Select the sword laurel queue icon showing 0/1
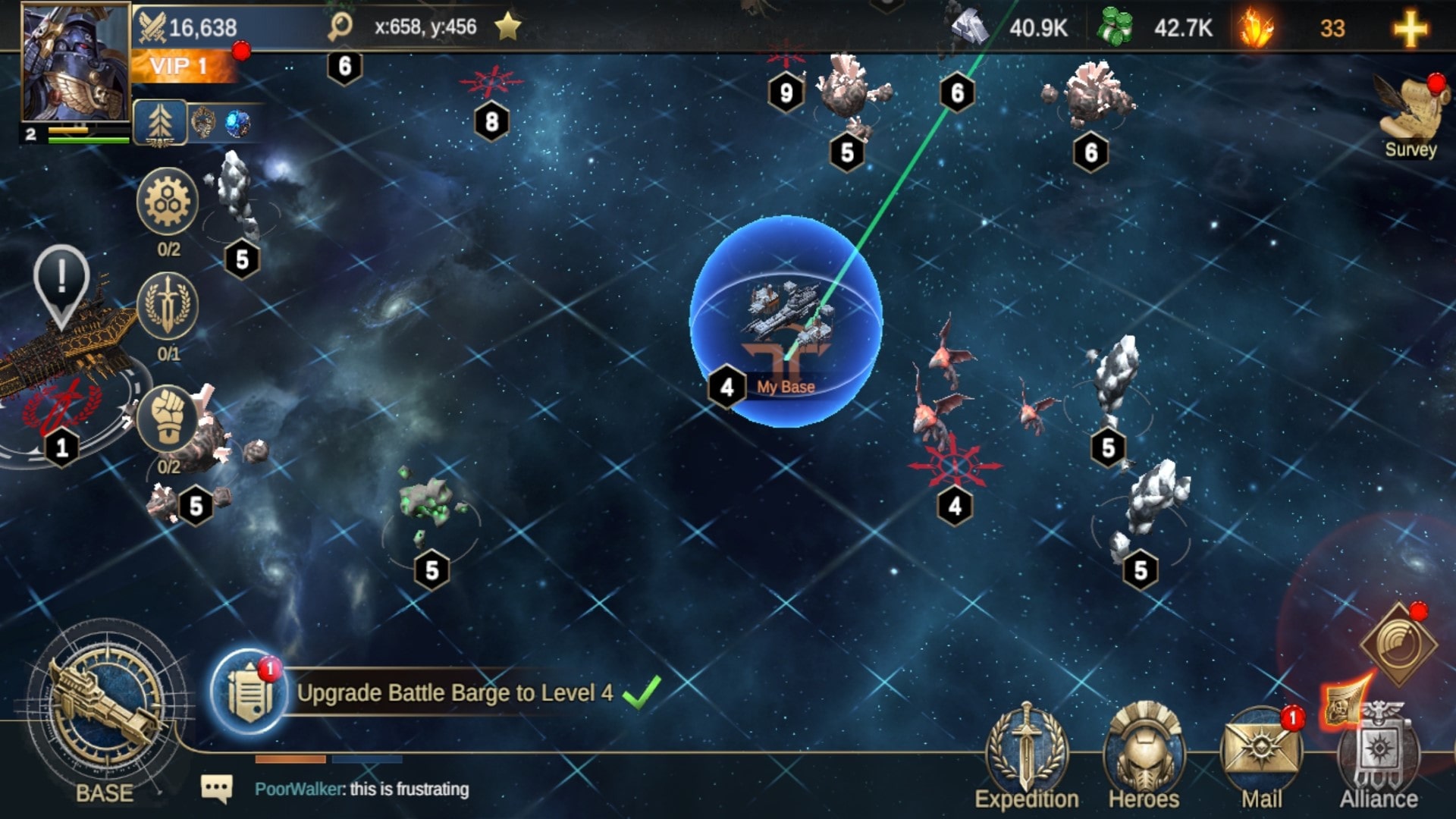This screenshot has width=1456, height=819. click(168, 306)
